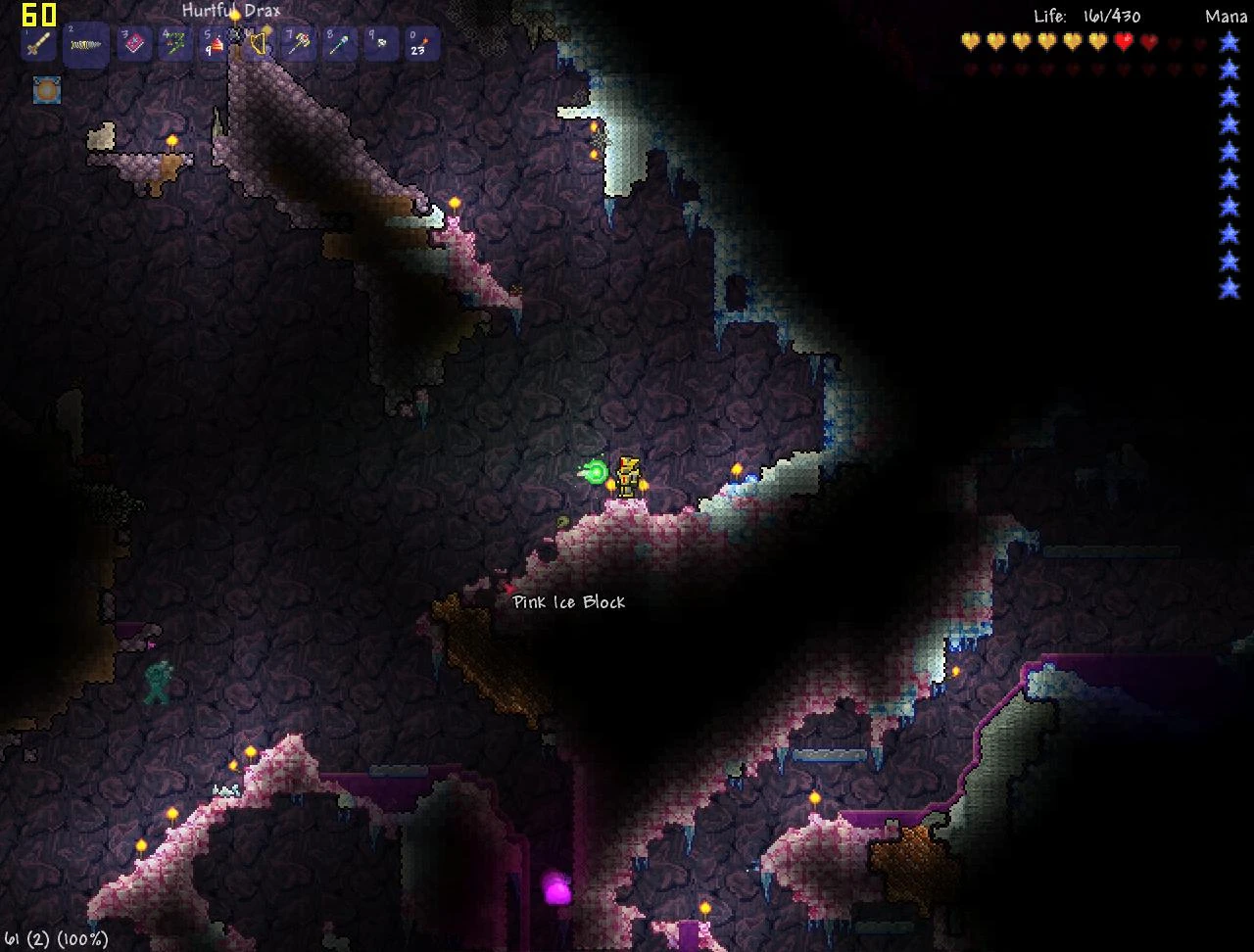Select the small item in hotbar slot 9
The image size is (1254, 952).
380,44
